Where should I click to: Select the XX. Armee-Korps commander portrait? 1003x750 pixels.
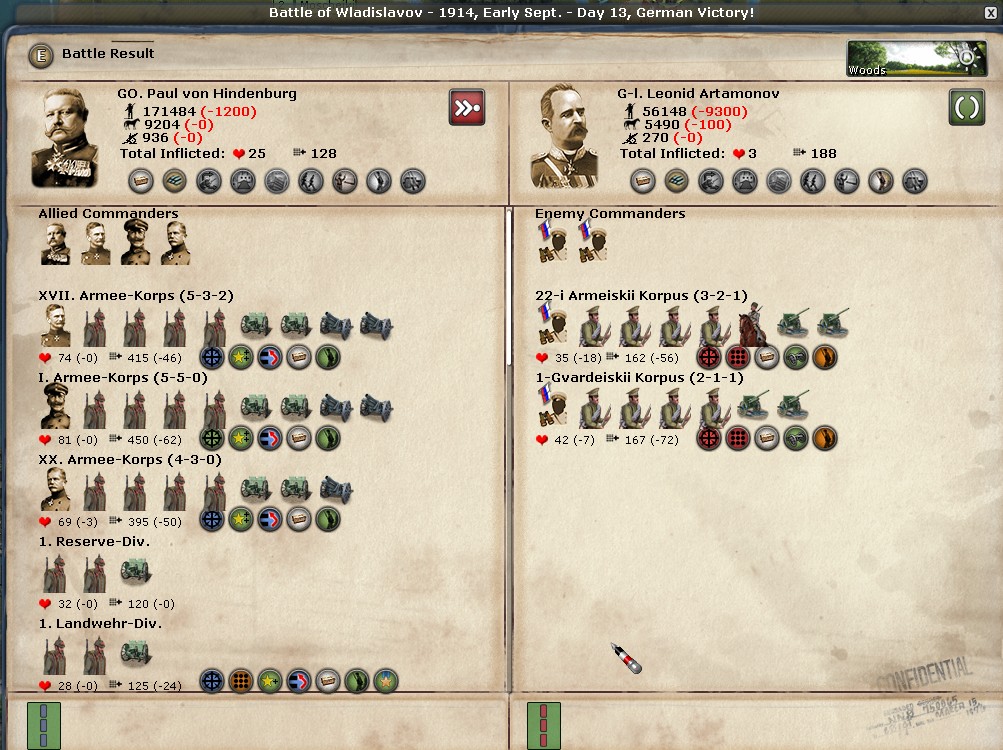tap(56, 490)
